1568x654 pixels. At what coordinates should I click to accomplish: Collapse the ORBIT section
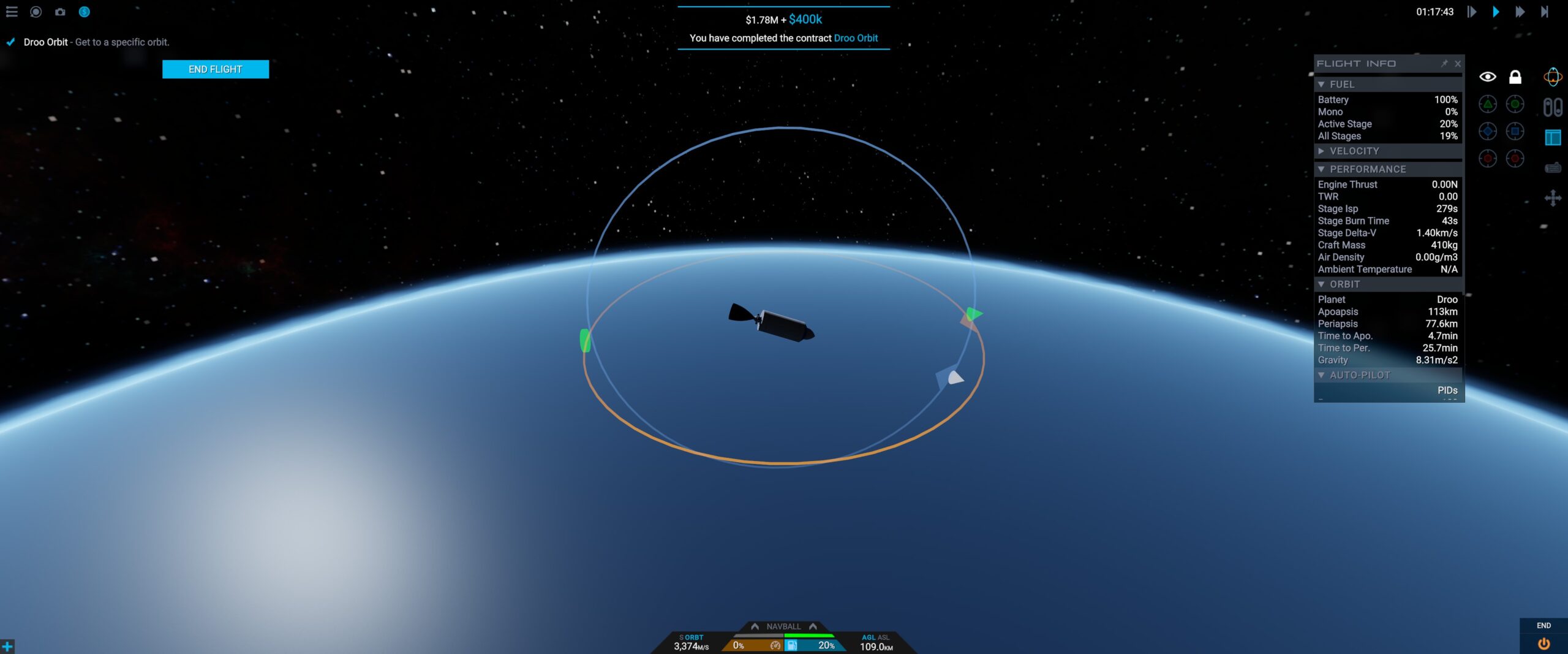pos(1321,284)
